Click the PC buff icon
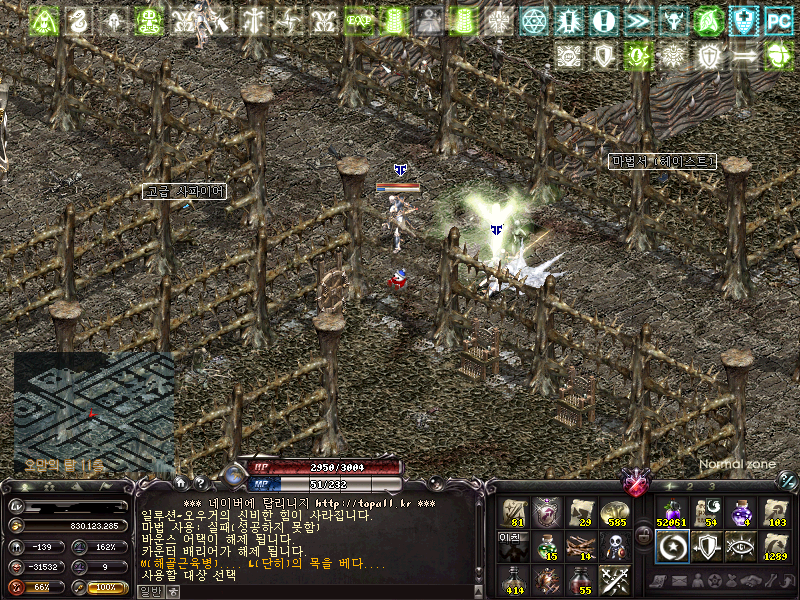The height and width of the screenshot is (600, 800). pos(777,20)
